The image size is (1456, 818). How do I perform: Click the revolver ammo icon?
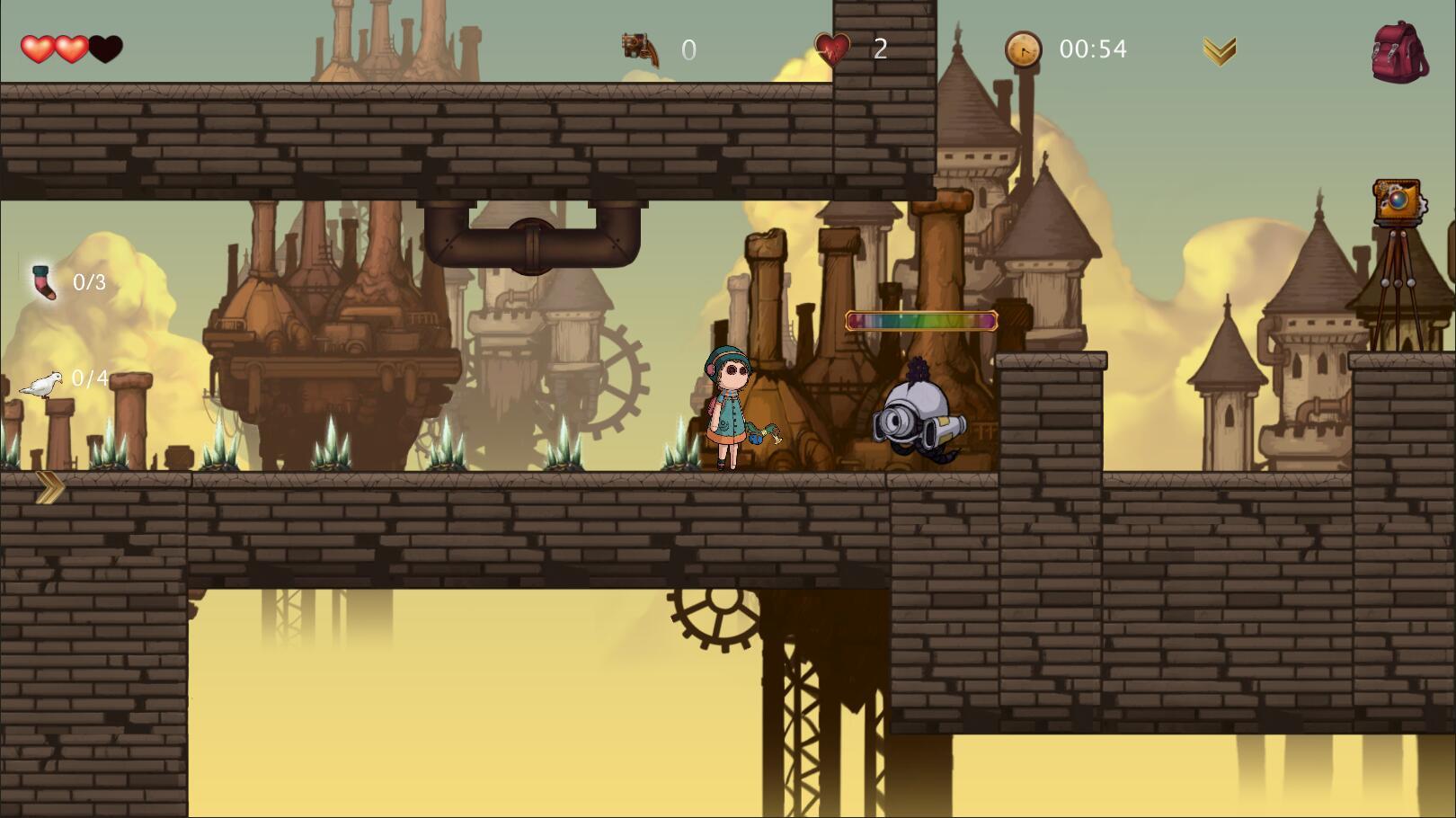point(639,49)
